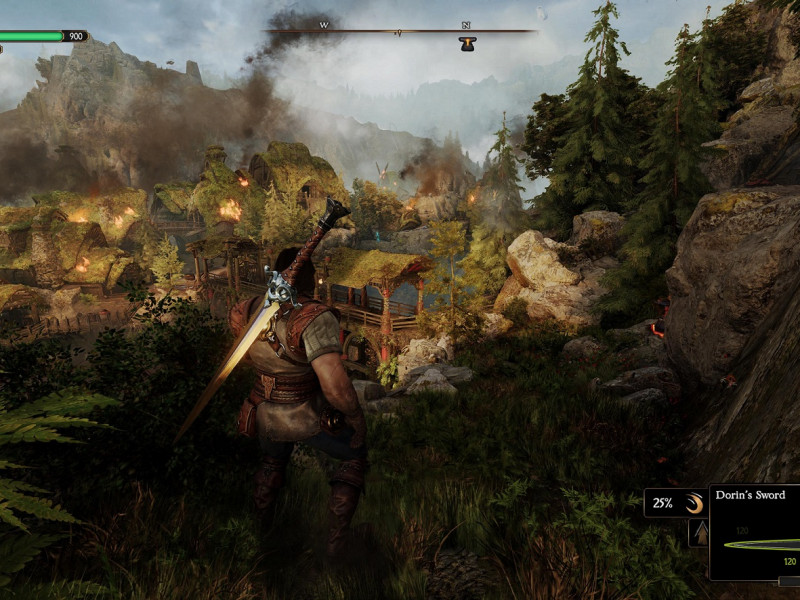Select the Dorin's Sword weapon panel
This screenshot has height=600, width=800.
[756, 532]
